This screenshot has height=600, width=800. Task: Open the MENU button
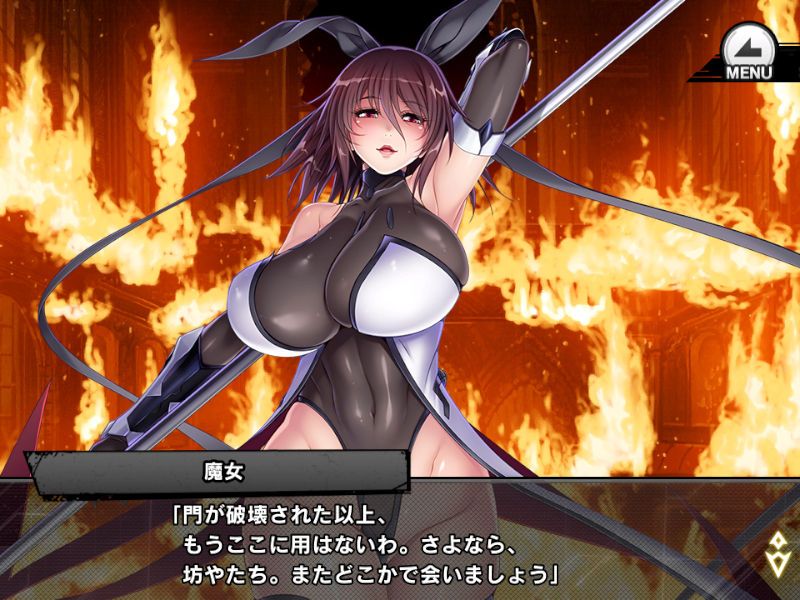pyautogui.click(x=747, y=53)
